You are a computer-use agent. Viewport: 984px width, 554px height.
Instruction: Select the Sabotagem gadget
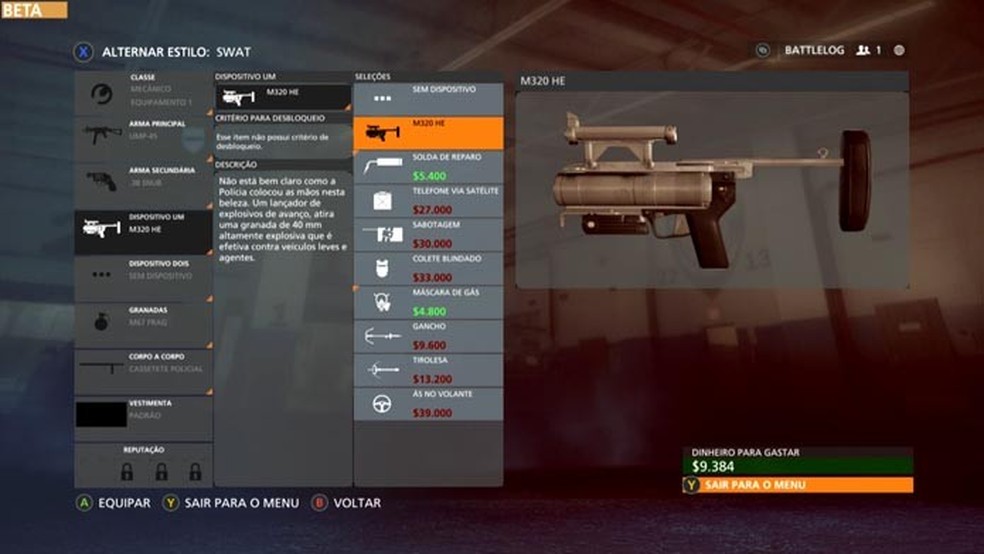click(427, 234)
